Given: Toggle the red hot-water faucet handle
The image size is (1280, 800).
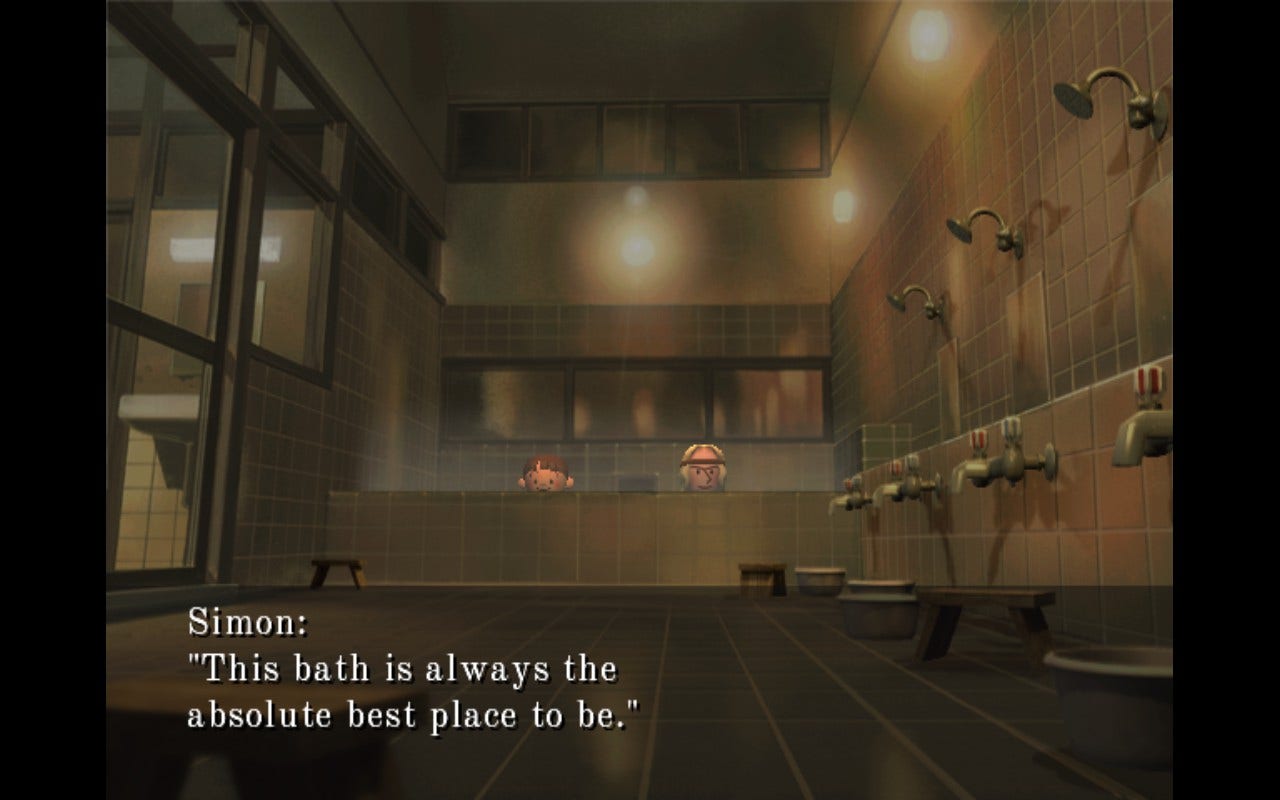Looking at the screenshot, I should (x=979, y=439).
